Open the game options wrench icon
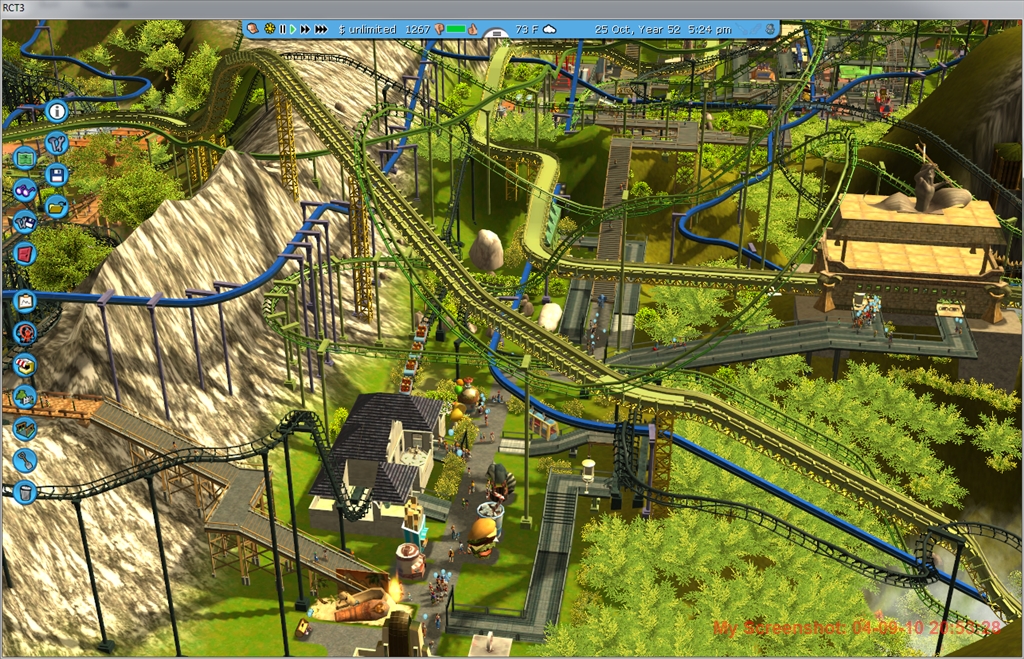 click(x=56, y=143)
